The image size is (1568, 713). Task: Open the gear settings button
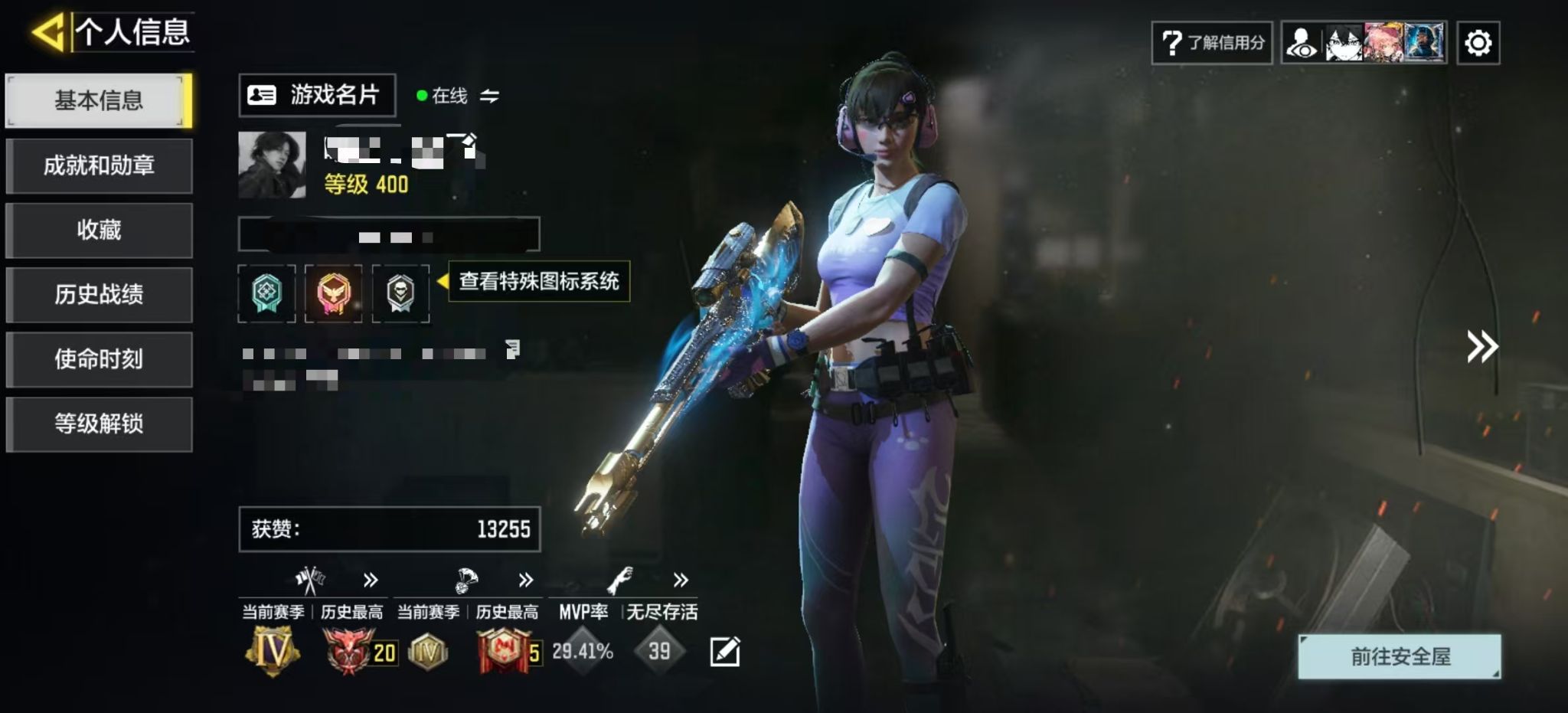[x=1478, y=43]
